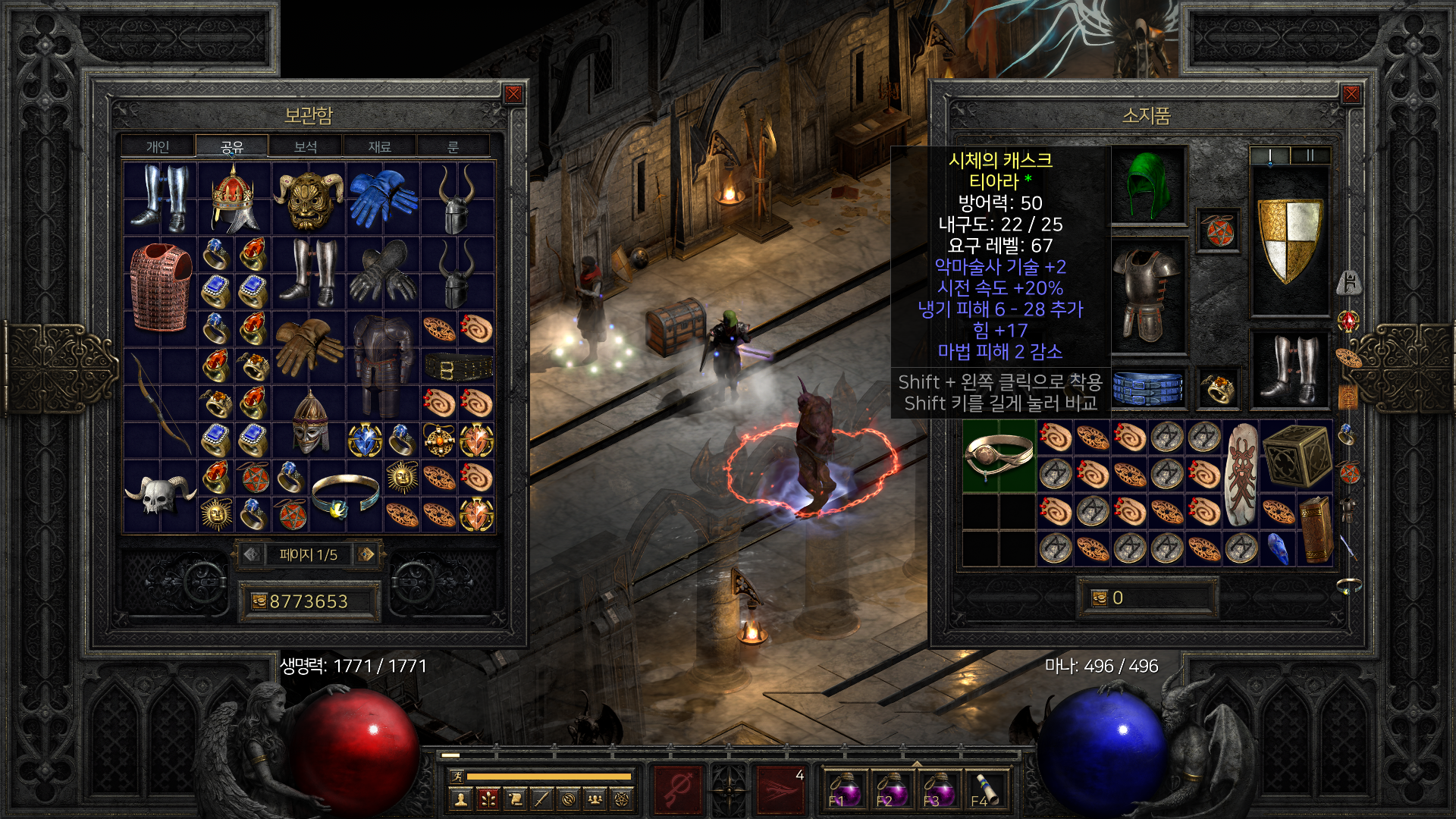Select the equipped green hood helm
The width and height of the screenshot is (1456, 819).
[1148, 186]
